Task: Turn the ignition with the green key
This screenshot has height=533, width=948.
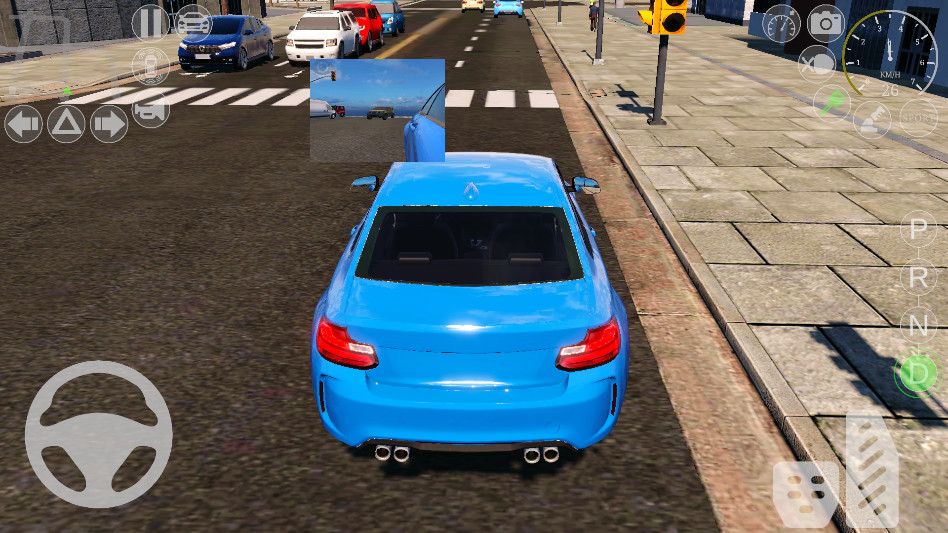Action: 831,103
